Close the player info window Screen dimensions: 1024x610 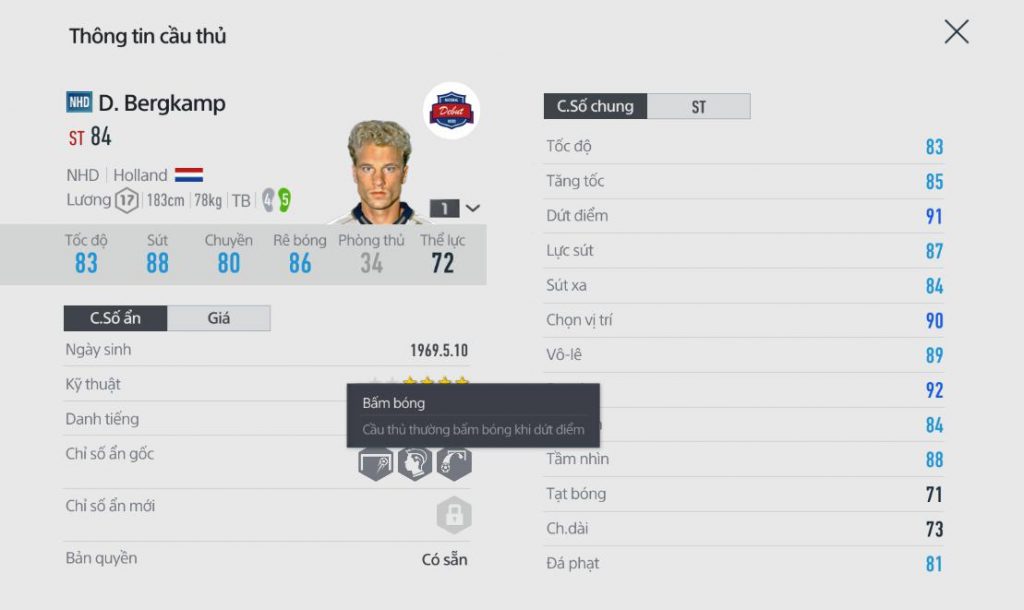956,33
